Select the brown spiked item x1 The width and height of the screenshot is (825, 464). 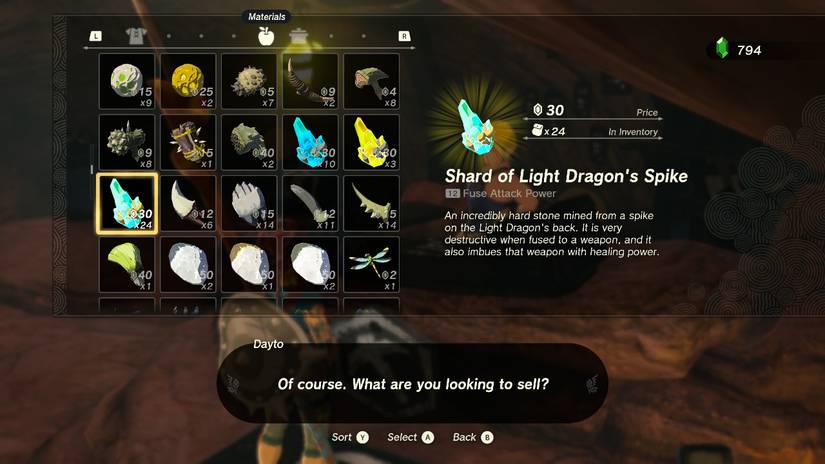coord(188,142)
